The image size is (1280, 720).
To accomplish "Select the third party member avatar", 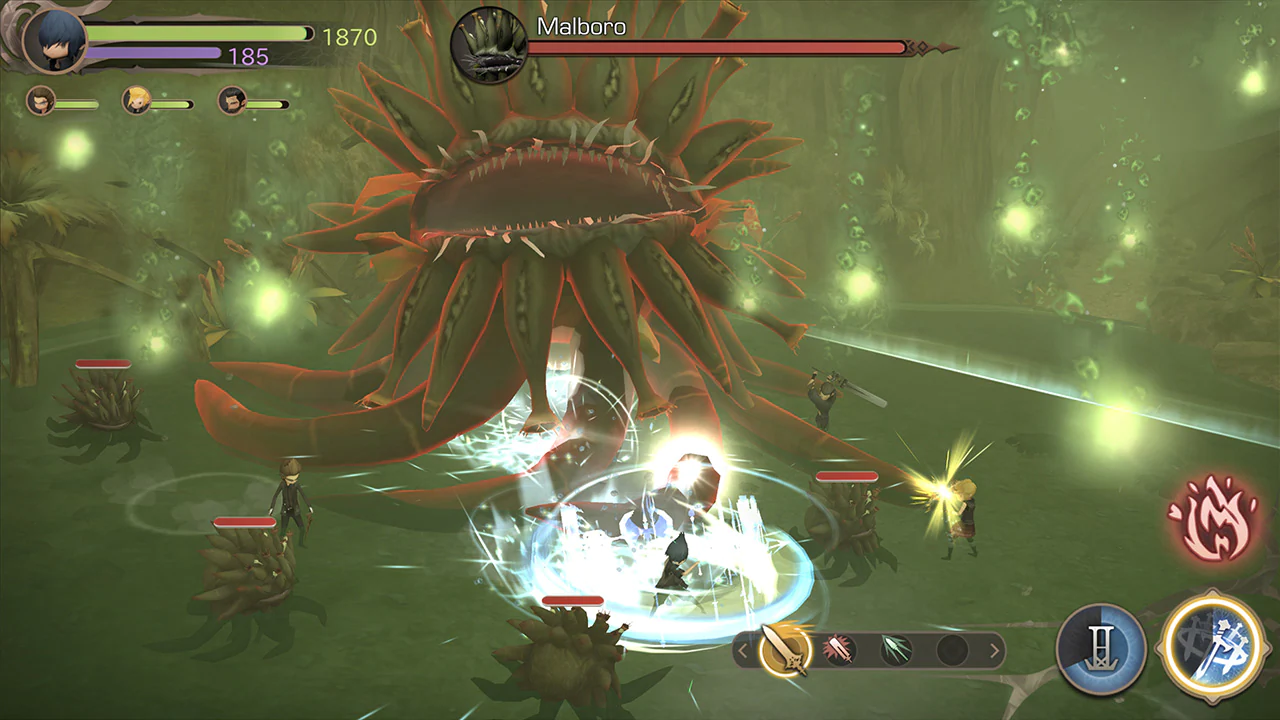I will tap(232, 102).
